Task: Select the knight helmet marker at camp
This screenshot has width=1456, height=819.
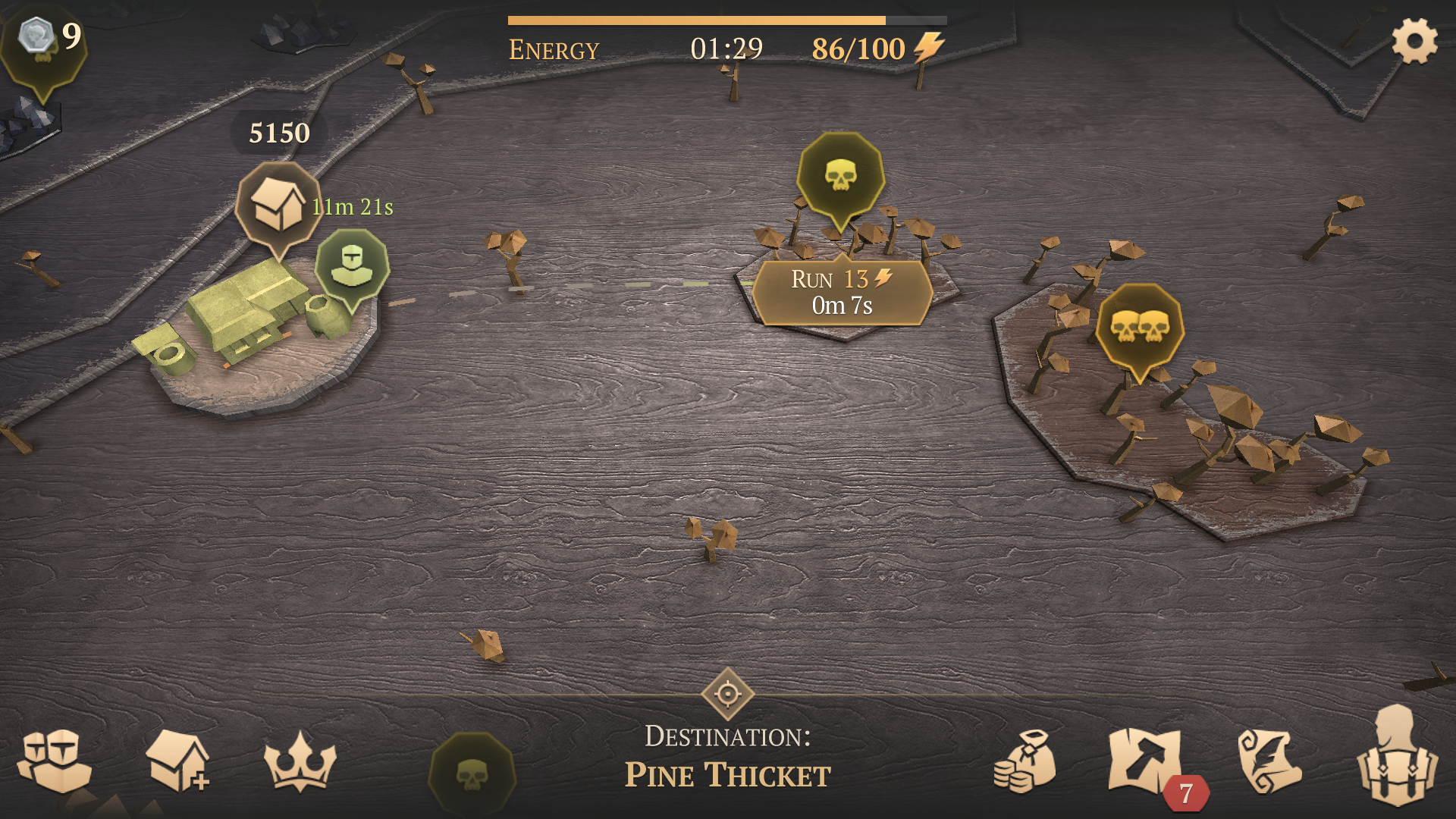Action: coord(352,265)
